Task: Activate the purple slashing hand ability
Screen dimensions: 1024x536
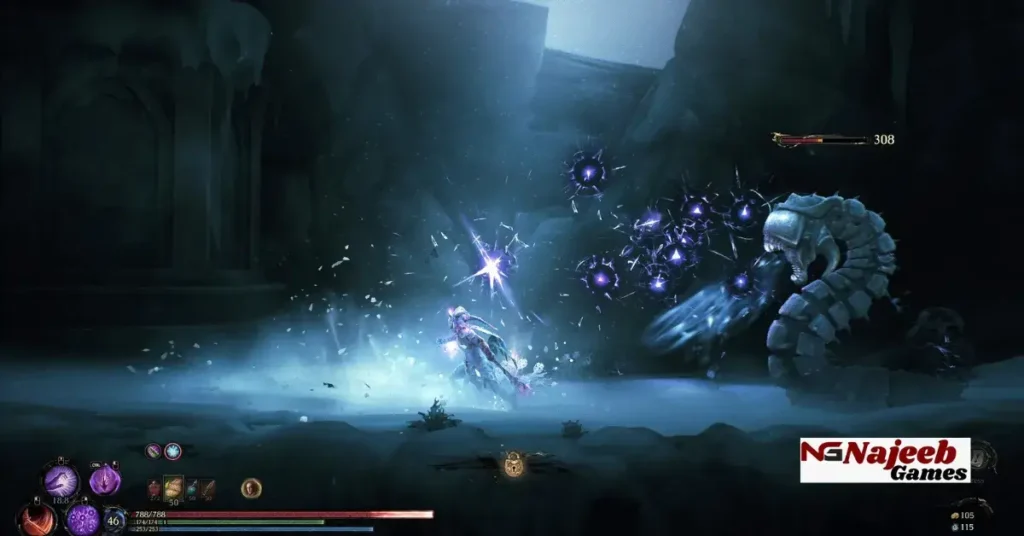Action: pos(60,481)
